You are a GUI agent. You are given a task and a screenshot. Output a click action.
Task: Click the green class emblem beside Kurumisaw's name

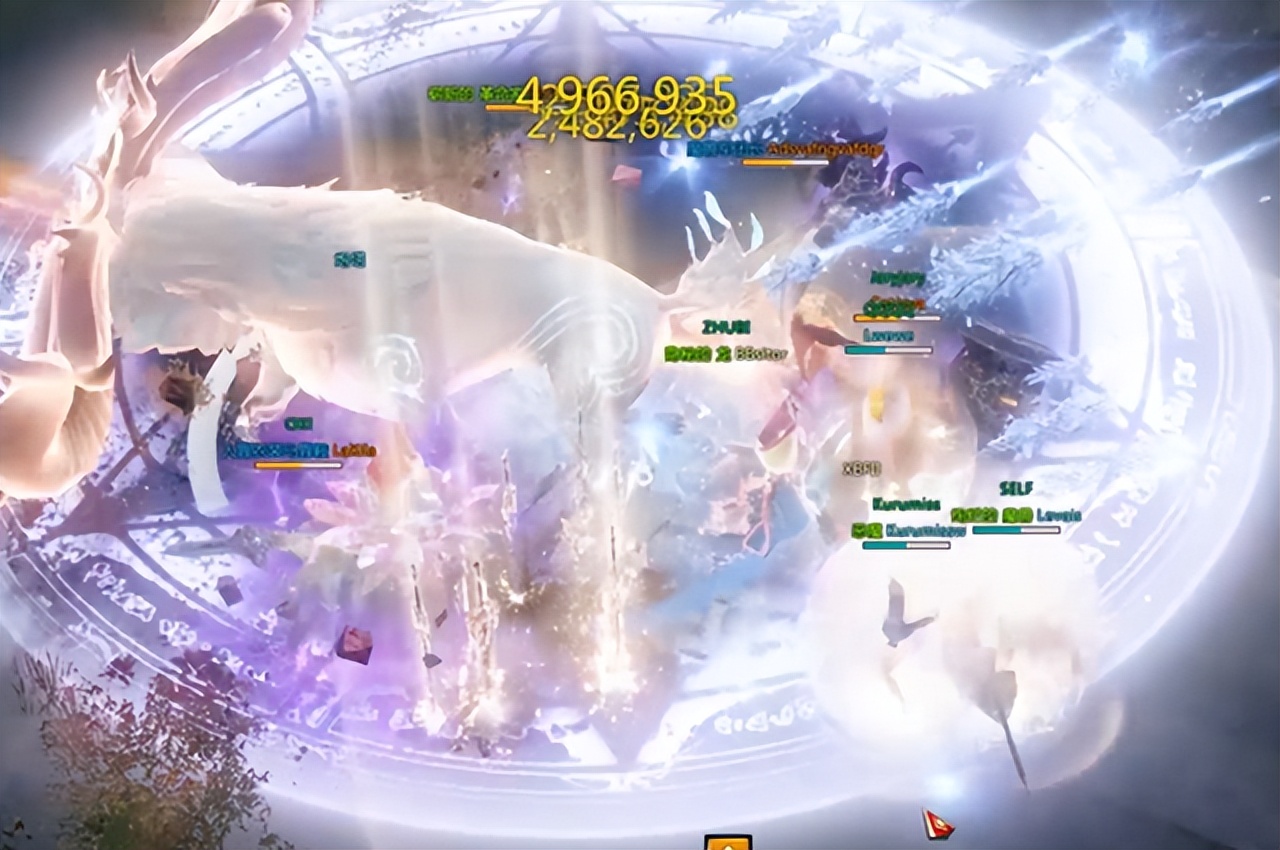tap(866, 532)
